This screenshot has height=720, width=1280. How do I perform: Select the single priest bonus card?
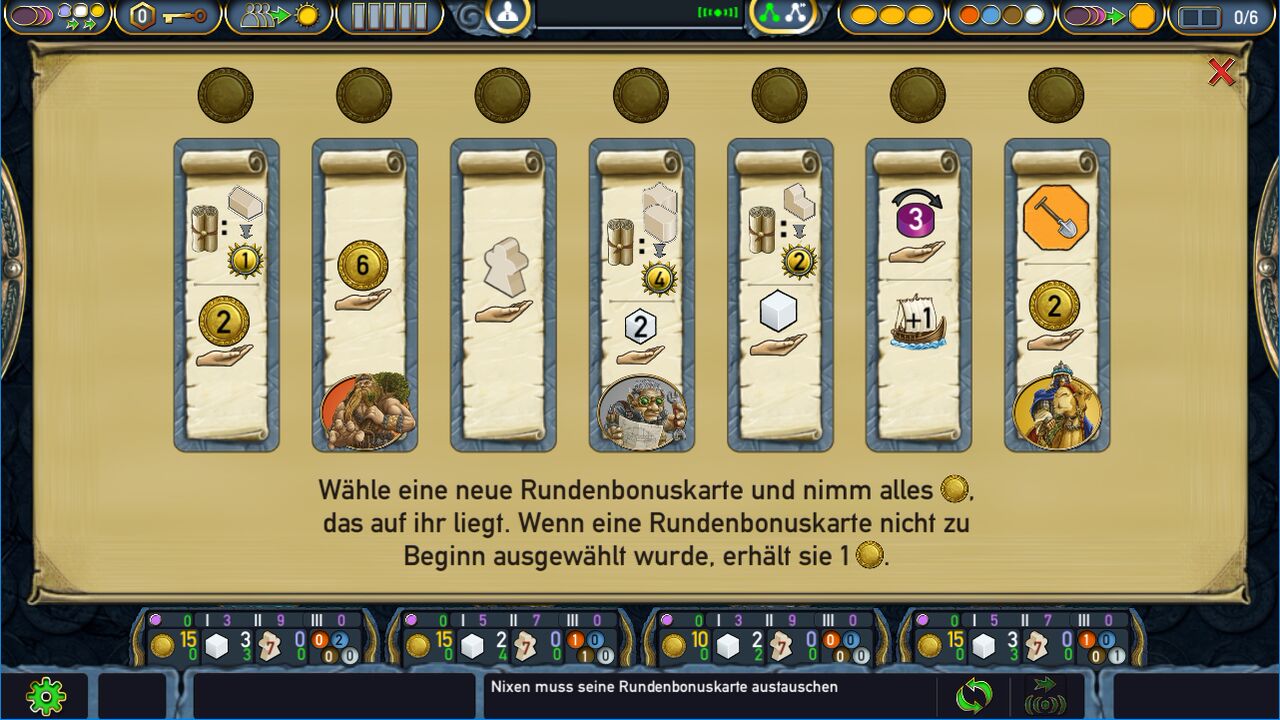point(503,295)
